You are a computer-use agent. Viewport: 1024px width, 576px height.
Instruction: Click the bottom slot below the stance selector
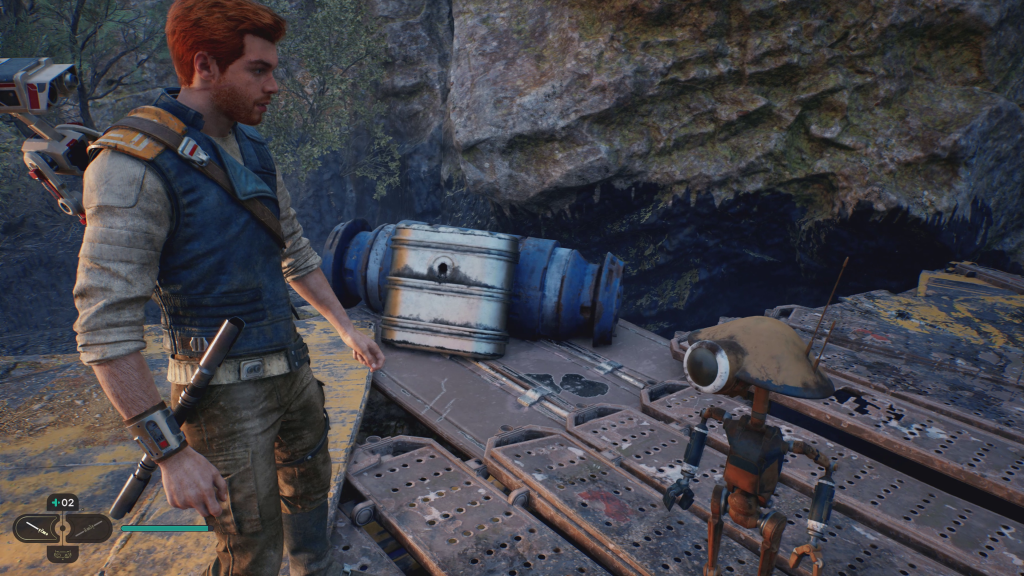pyautogui.click(x=62, y=553)
